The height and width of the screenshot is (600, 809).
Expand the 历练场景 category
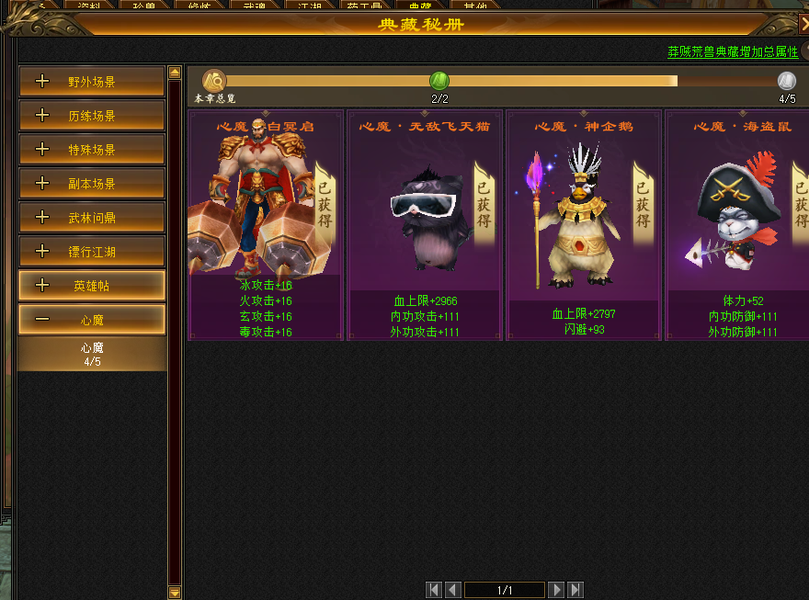click(91, 116)
